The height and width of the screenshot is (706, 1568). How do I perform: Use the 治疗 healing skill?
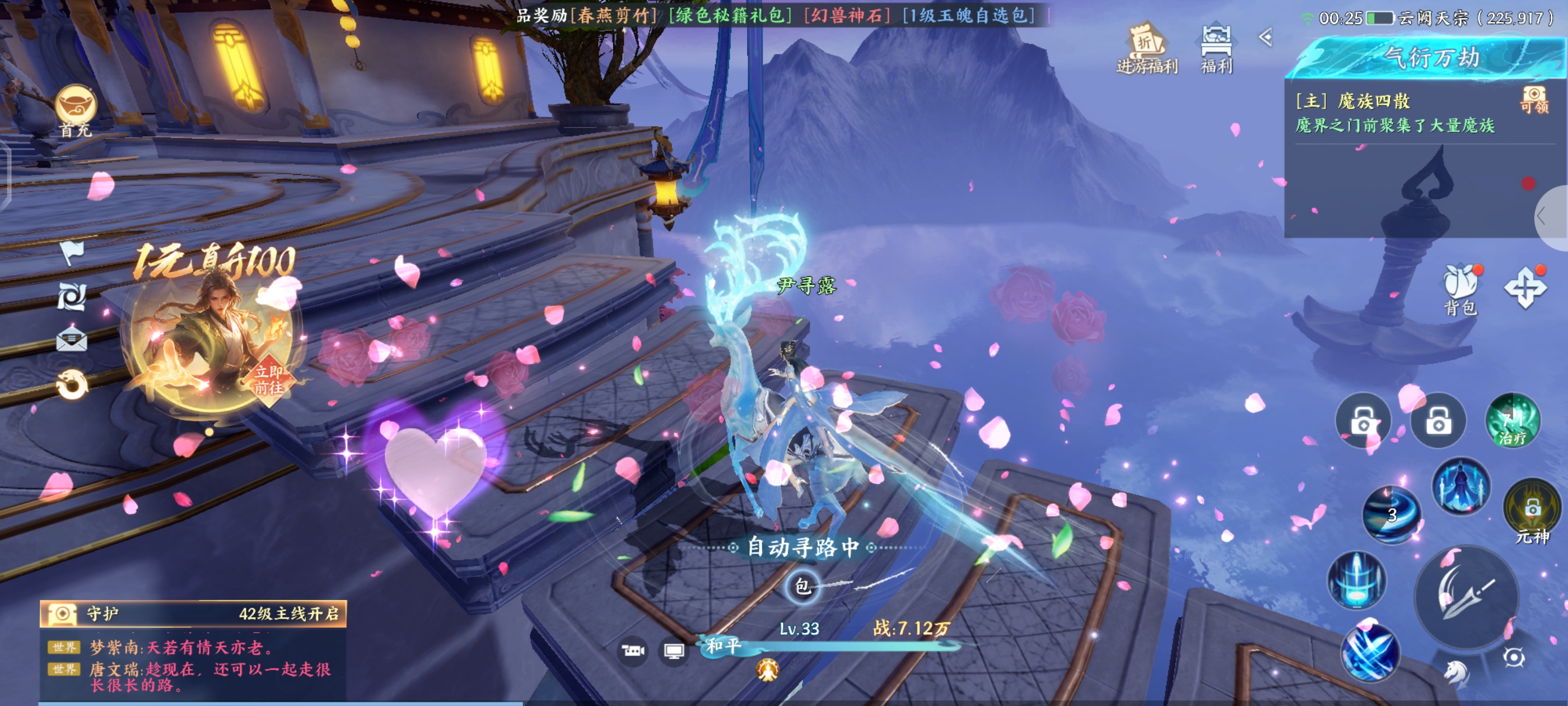pos(1513,421)
